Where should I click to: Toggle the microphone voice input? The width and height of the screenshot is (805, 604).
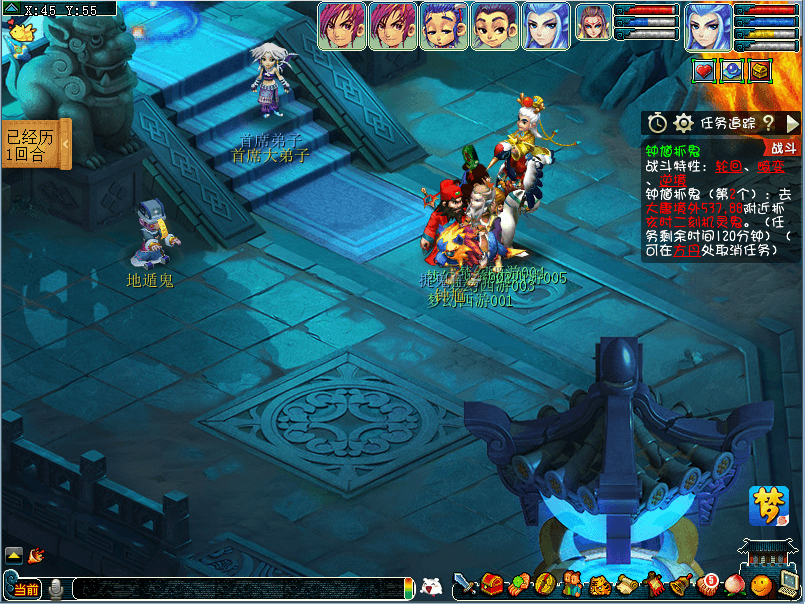[57, 589]
